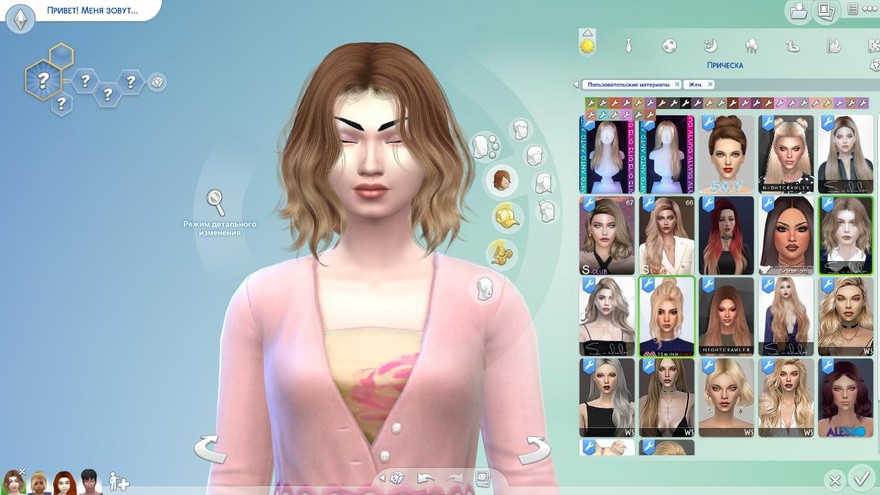Image resolution: width=880 pixels, height=495 pixels.
Task: Pick the blonde high ponytail hairstyle
Action: tap(666, 316)
